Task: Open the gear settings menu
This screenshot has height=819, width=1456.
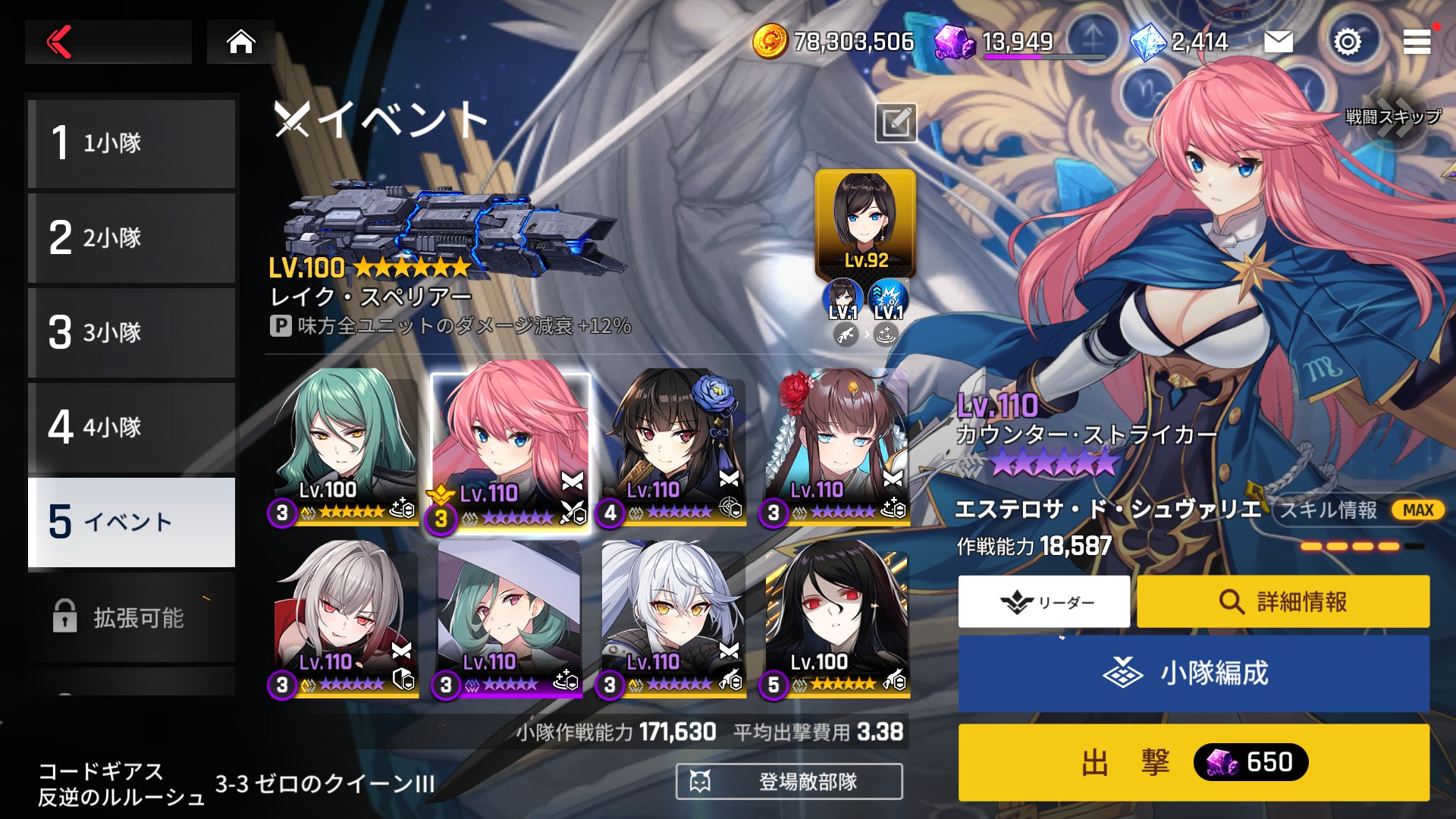Action: click(1348, 42)
